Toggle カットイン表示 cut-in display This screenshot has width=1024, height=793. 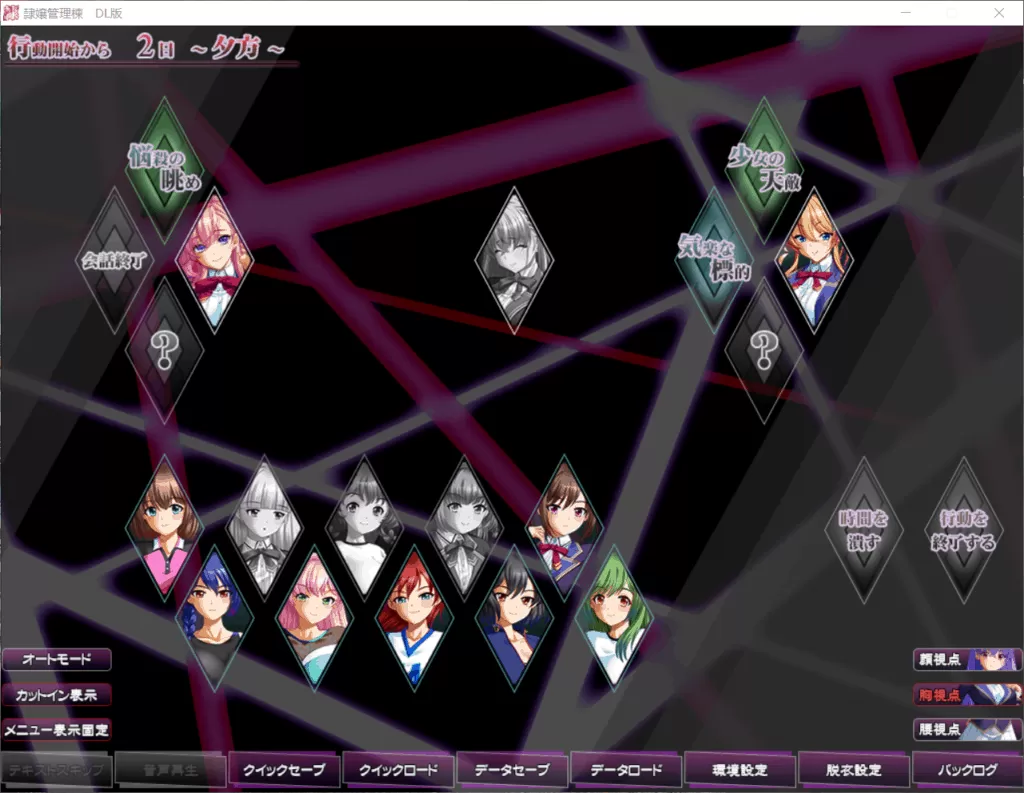(56, 694)
